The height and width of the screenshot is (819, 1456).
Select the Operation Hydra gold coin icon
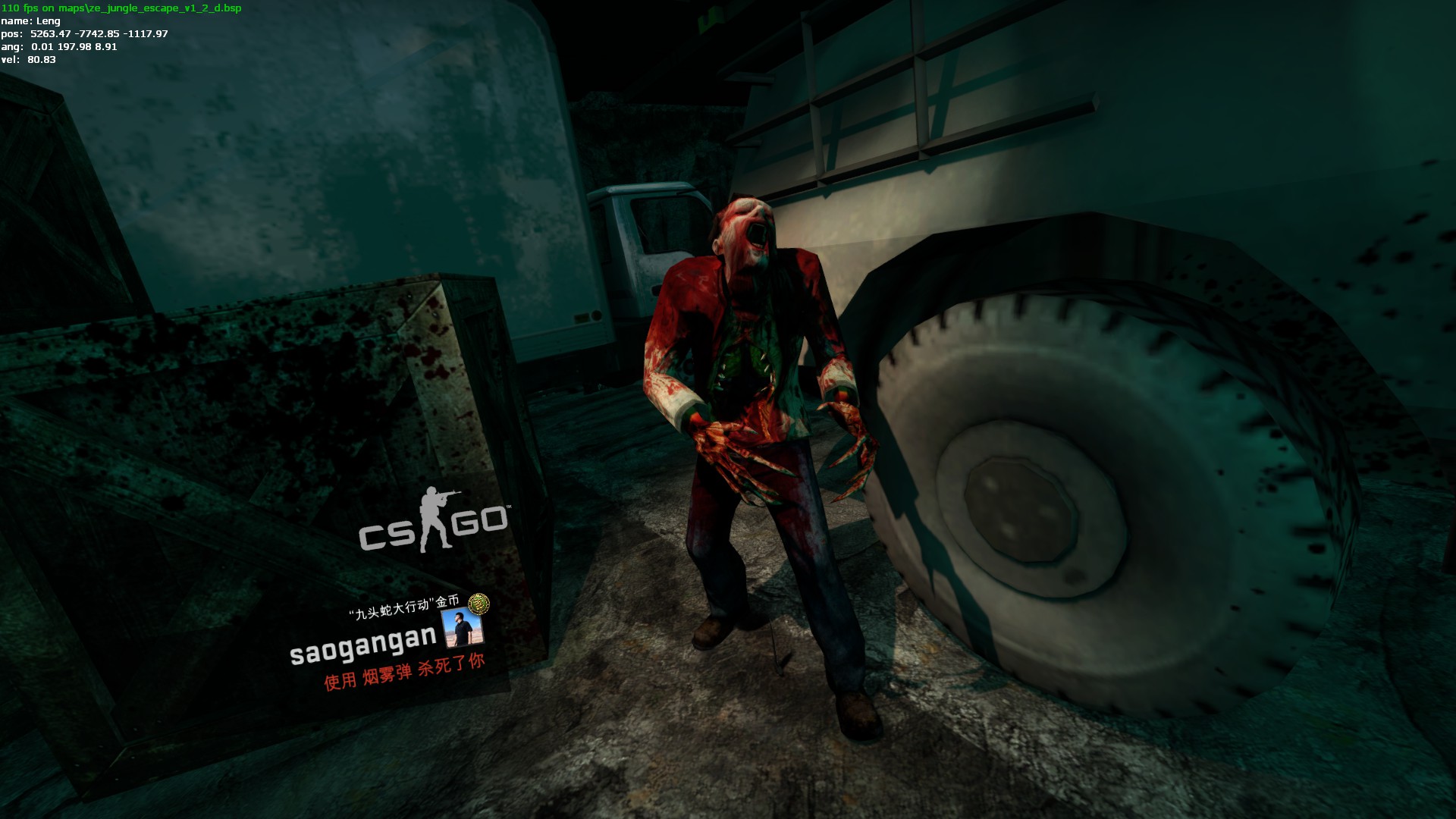coord(479,604)
